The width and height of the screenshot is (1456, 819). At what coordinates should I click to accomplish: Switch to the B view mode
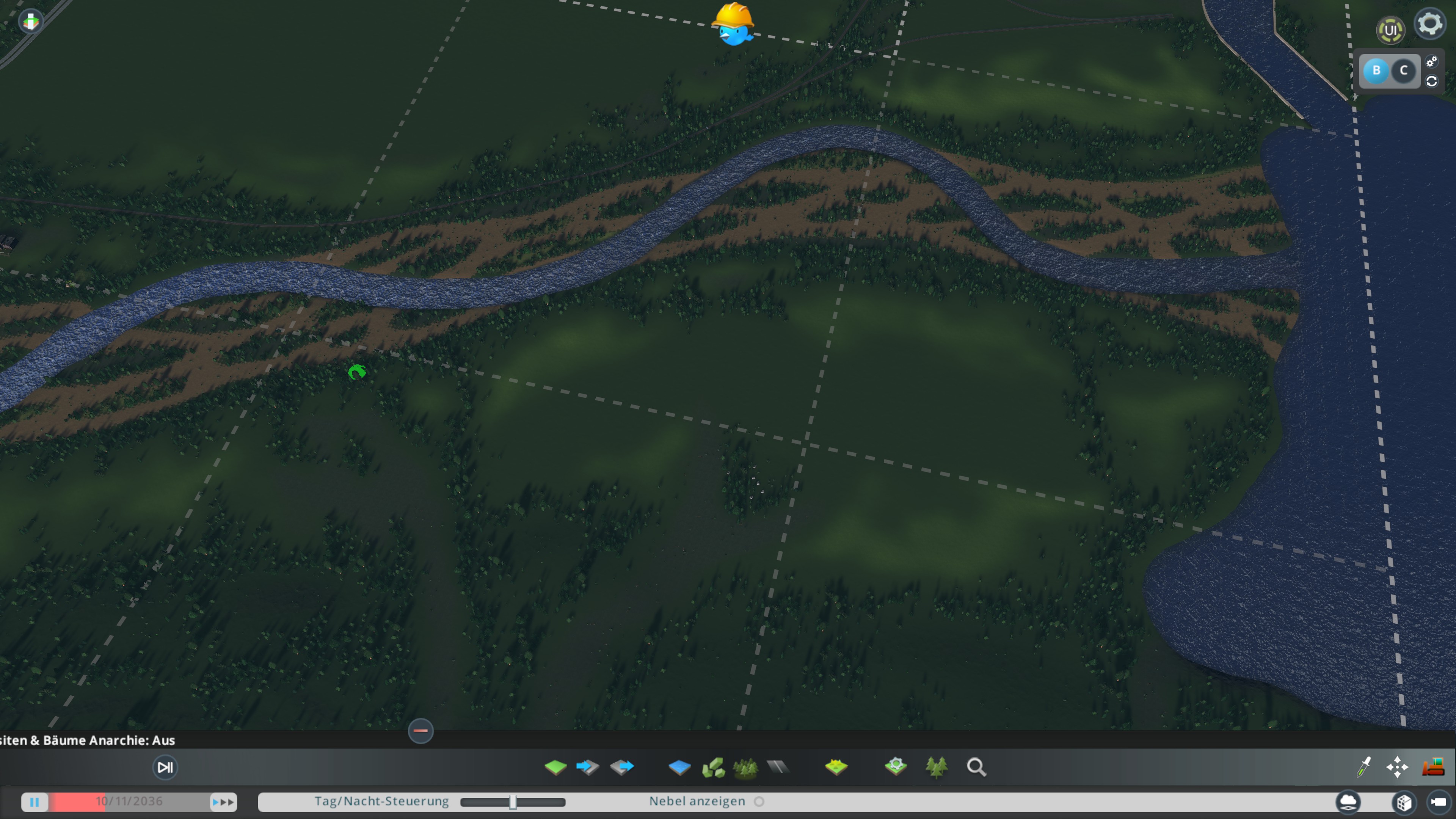1376,71
